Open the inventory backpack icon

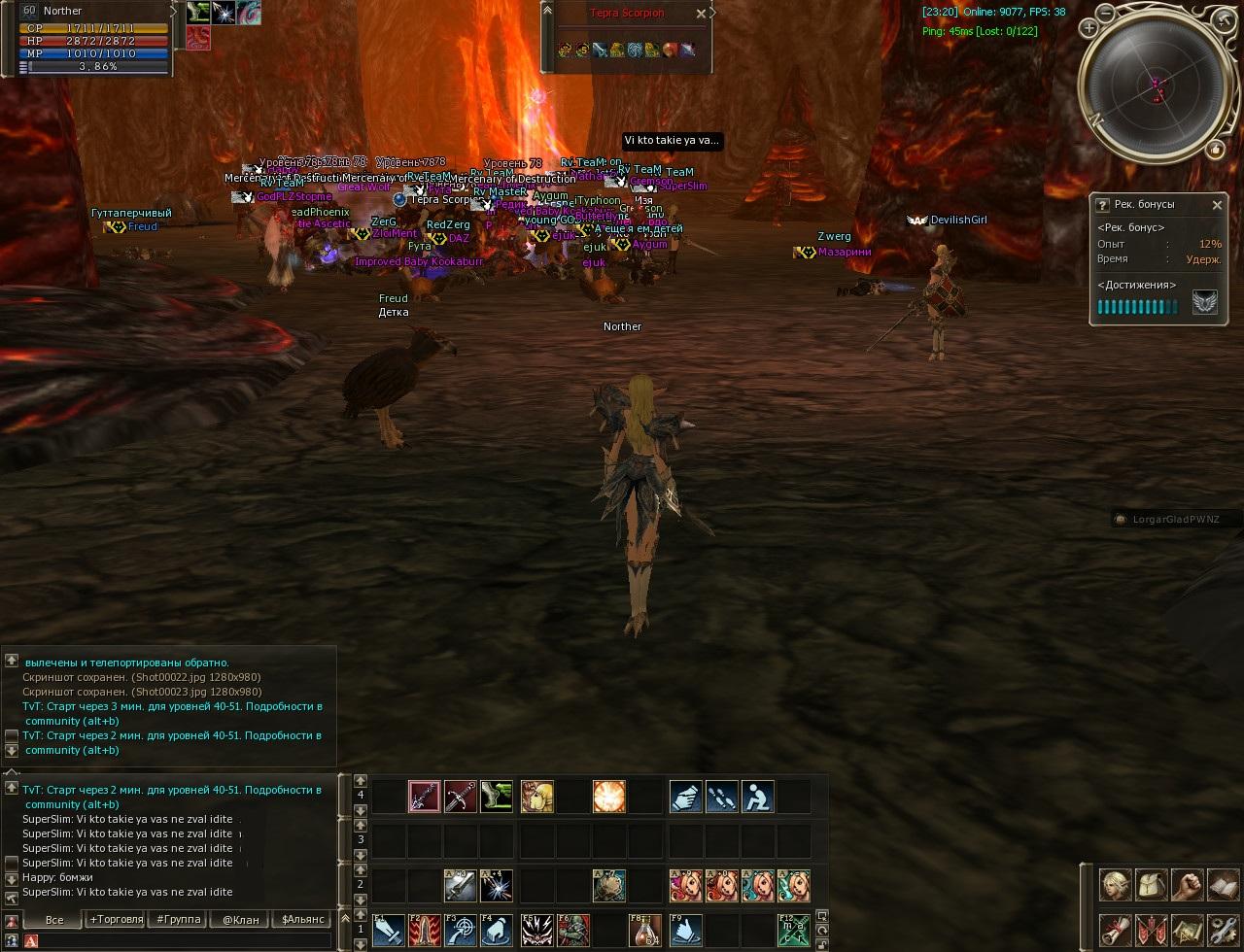[1152, 885]
